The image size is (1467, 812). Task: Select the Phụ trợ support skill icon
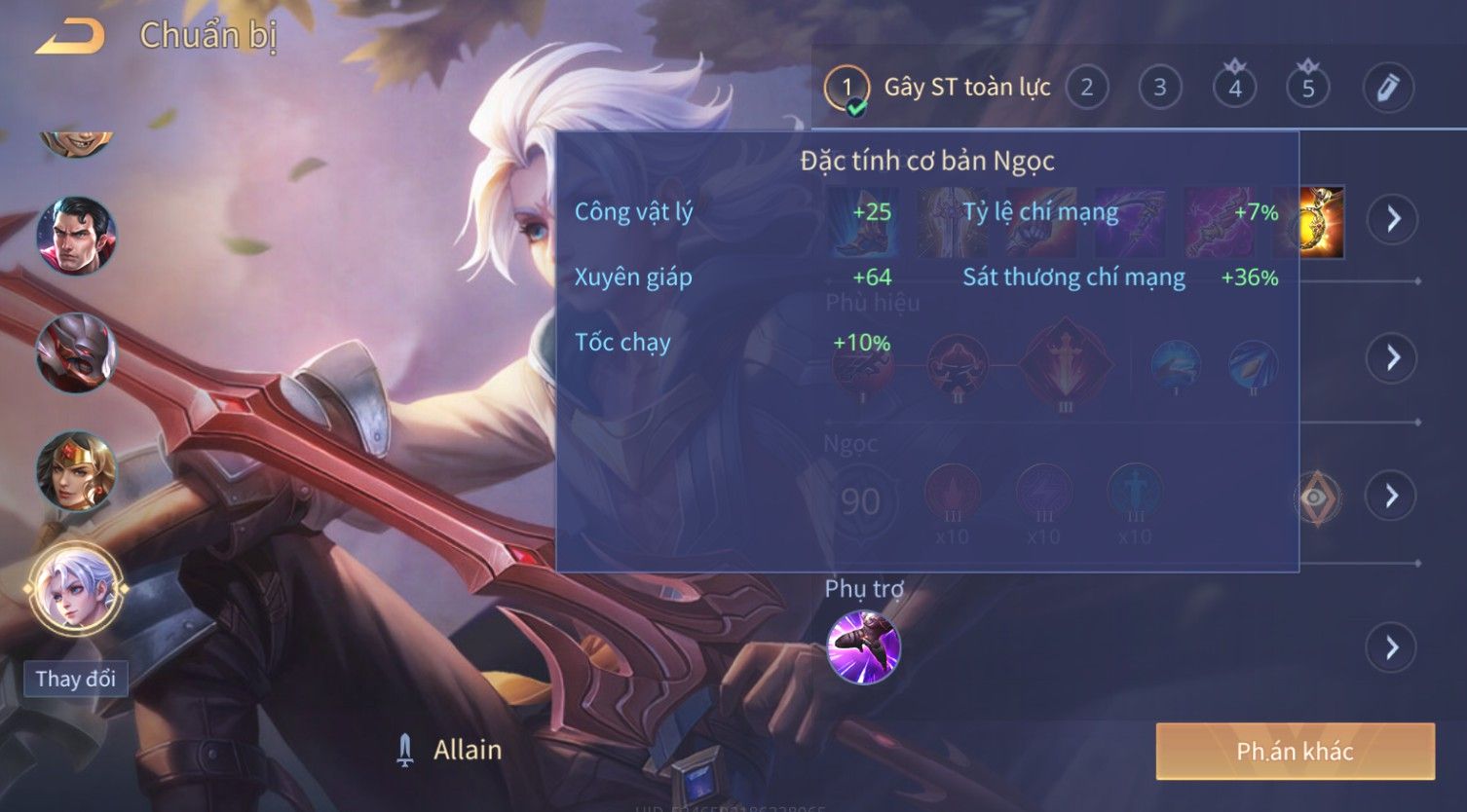(863, 647)
